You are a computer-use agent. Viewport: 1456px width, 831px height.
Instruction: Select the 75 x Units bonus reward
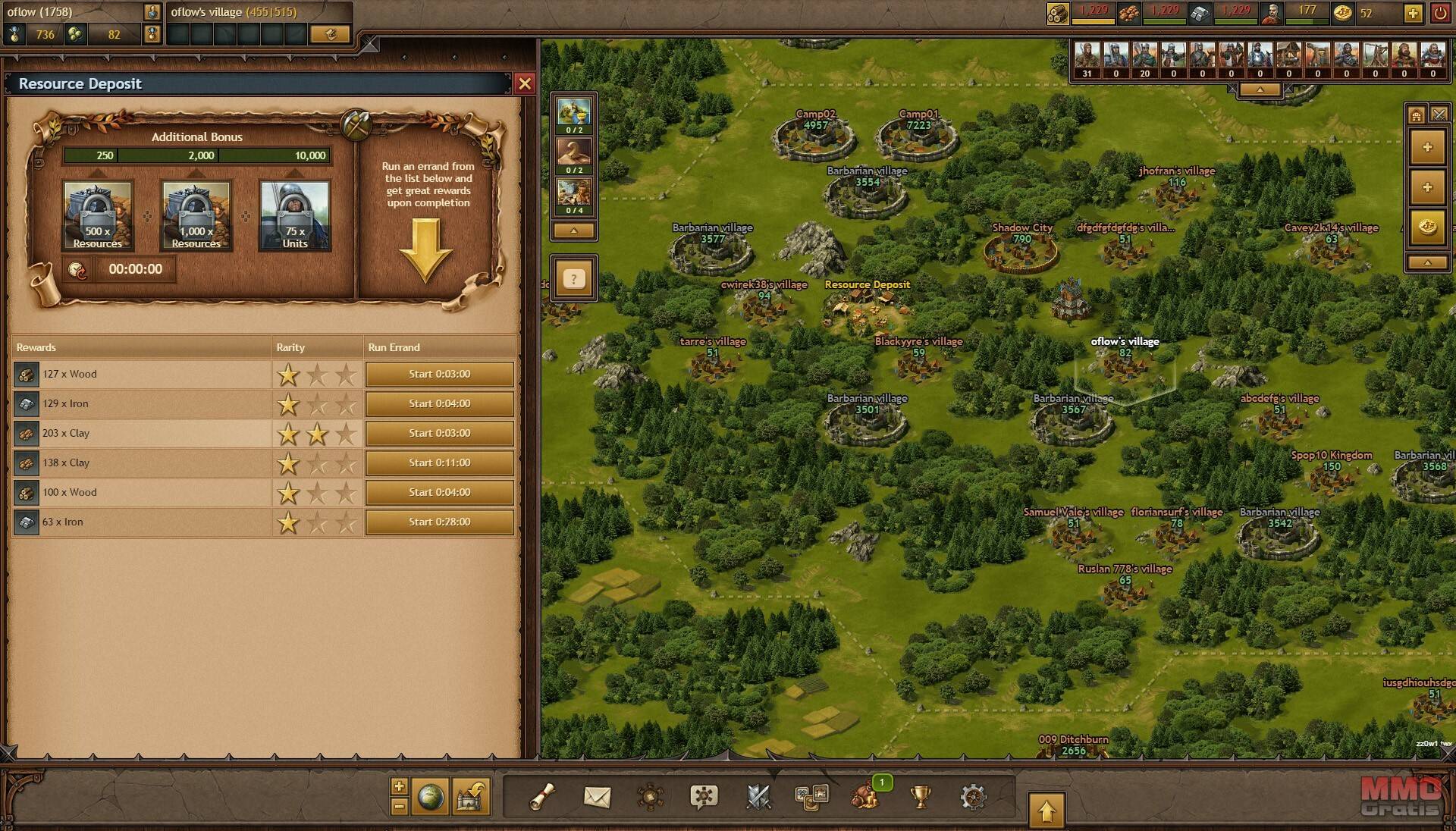click(x=295, y=215)
